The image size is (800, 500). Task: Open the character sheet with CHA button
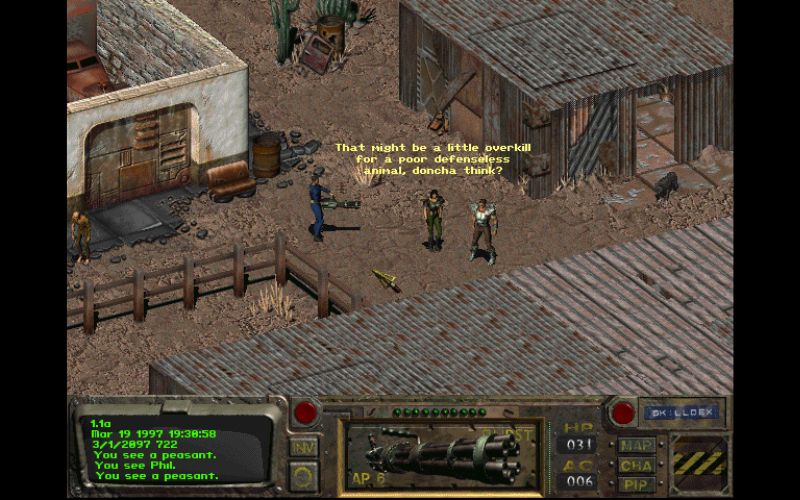click(x=636, y=465)
